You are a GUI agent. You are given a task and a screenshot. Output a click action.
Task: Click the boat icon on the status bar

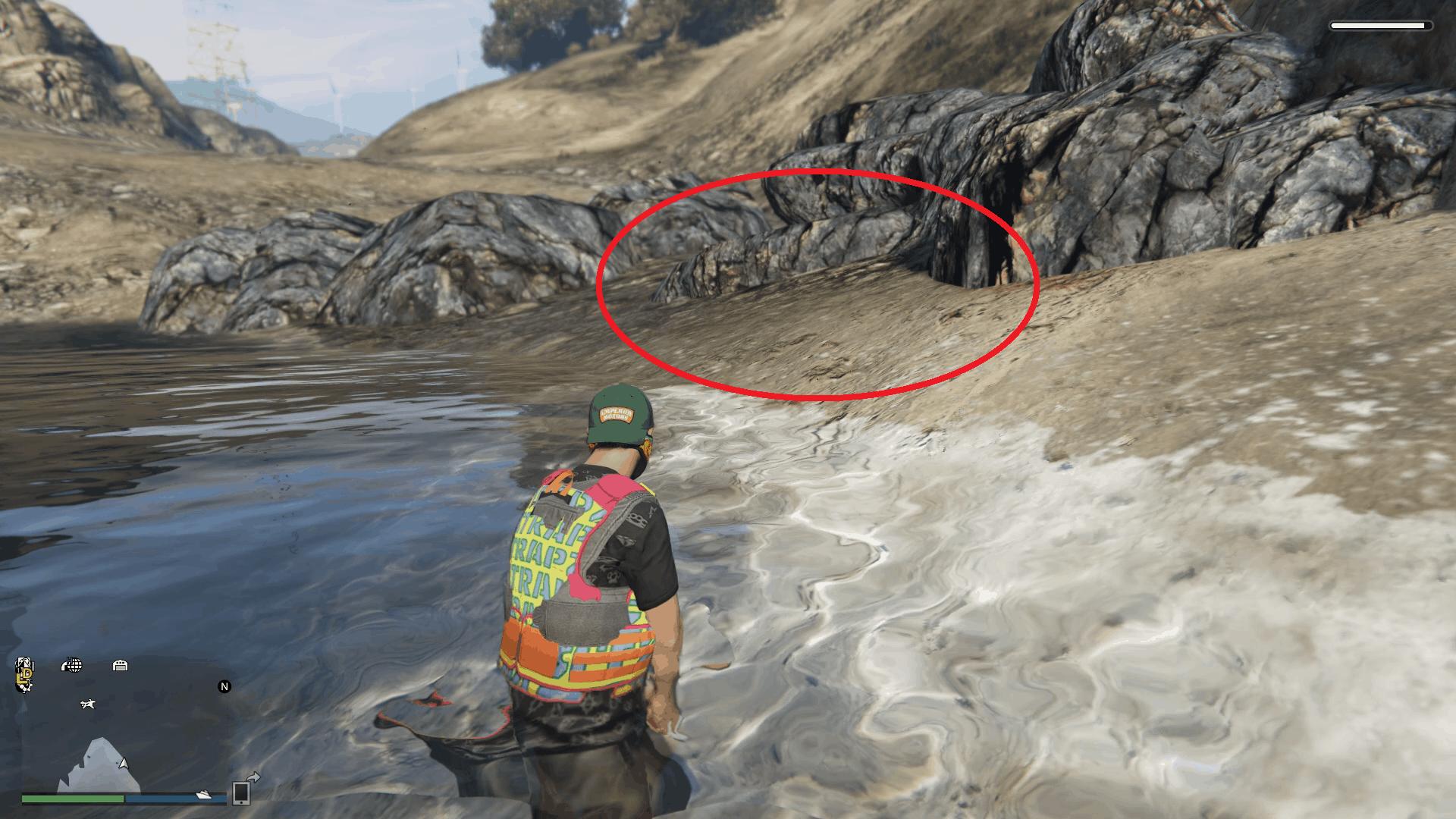click(203, 795)
